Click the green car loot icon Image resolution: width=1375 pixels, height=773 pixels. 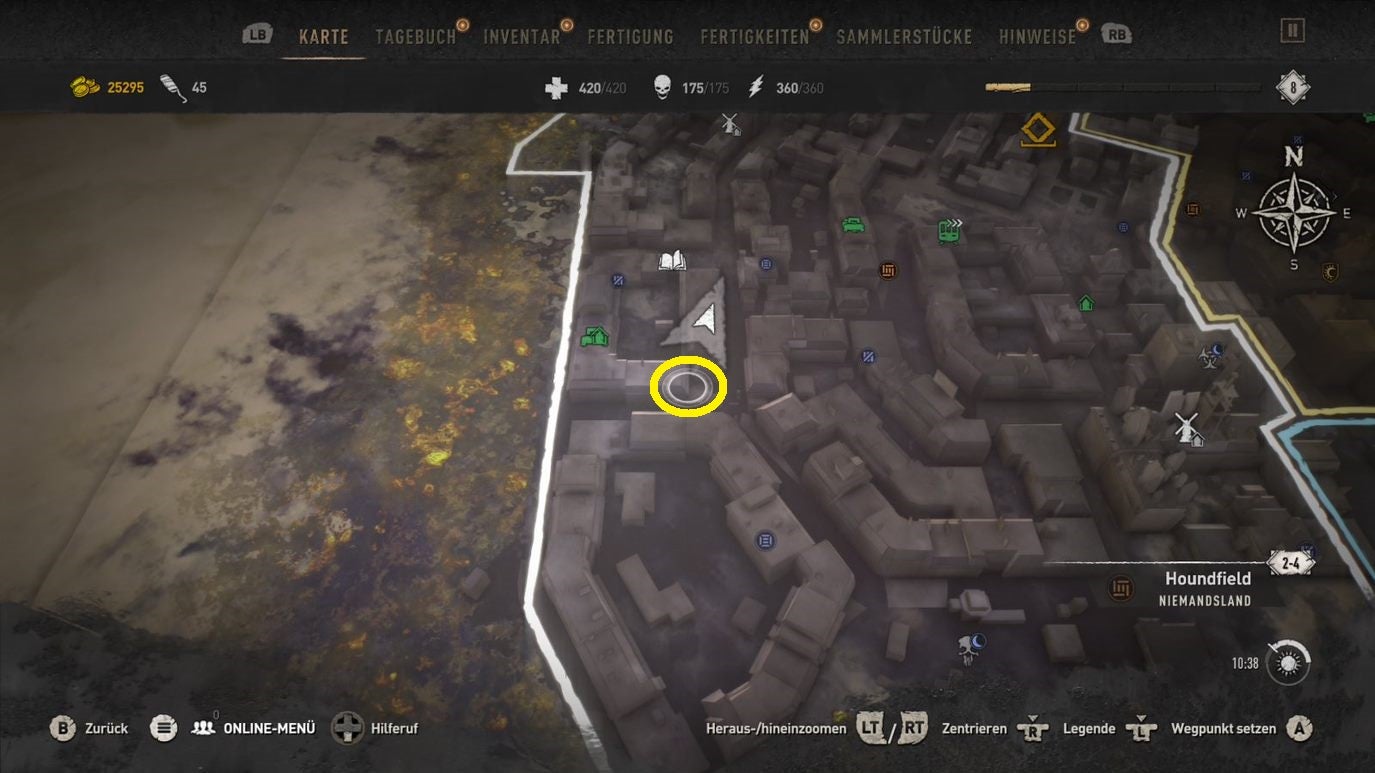[x=853, y=225]
